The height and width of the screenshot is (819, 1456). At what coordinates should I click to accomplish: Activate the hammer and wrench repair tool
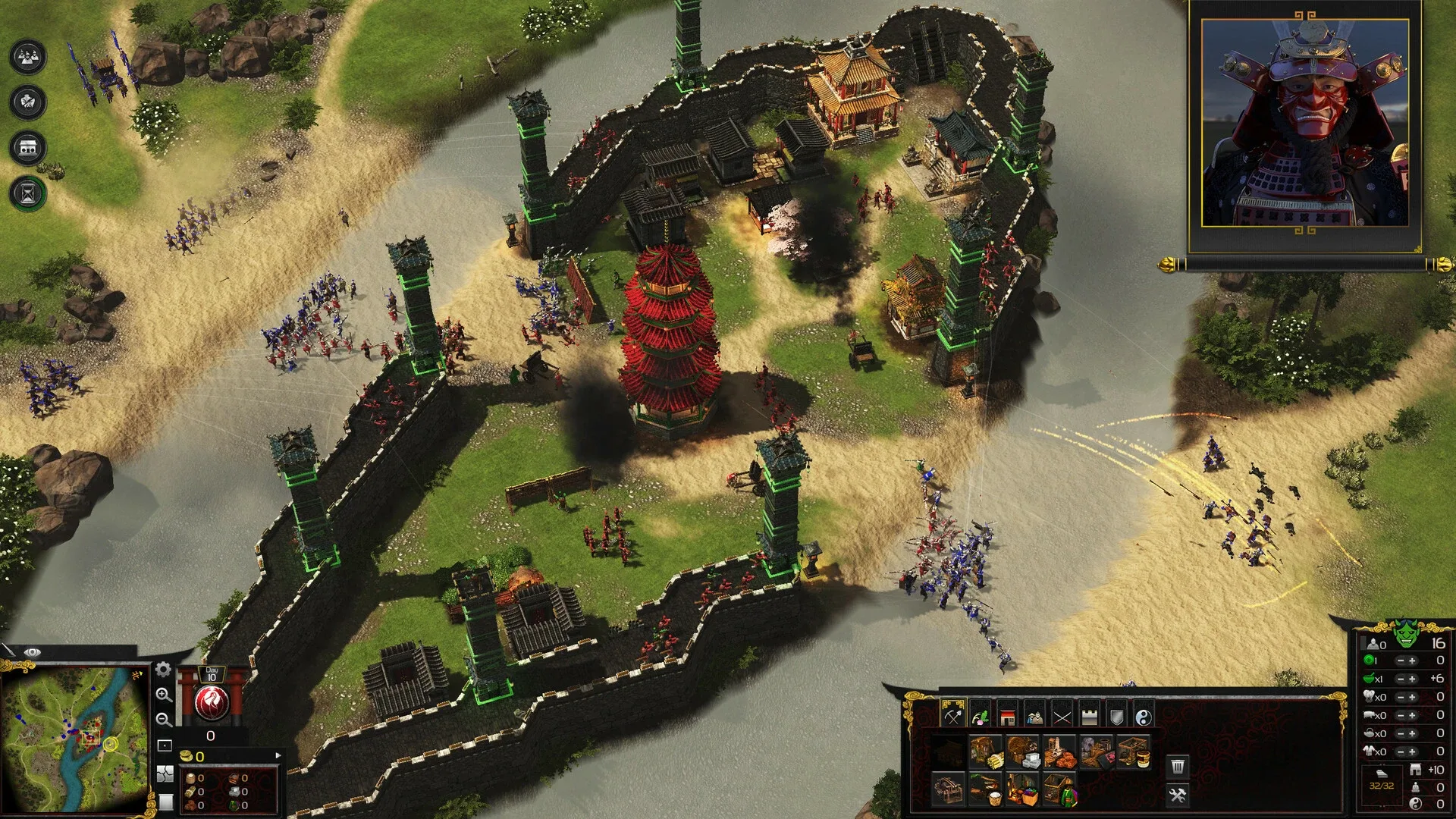point(1177,795)
